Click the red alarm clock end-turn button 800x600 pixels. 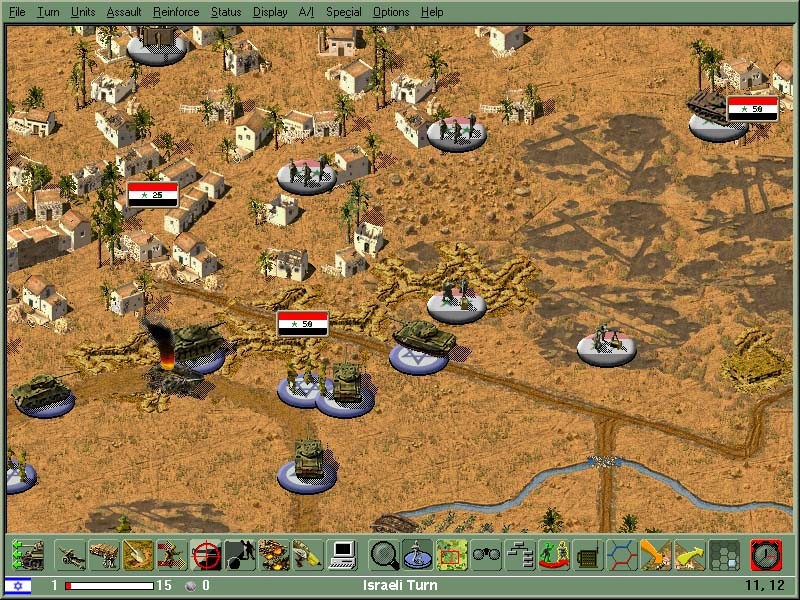coord(765,554)
